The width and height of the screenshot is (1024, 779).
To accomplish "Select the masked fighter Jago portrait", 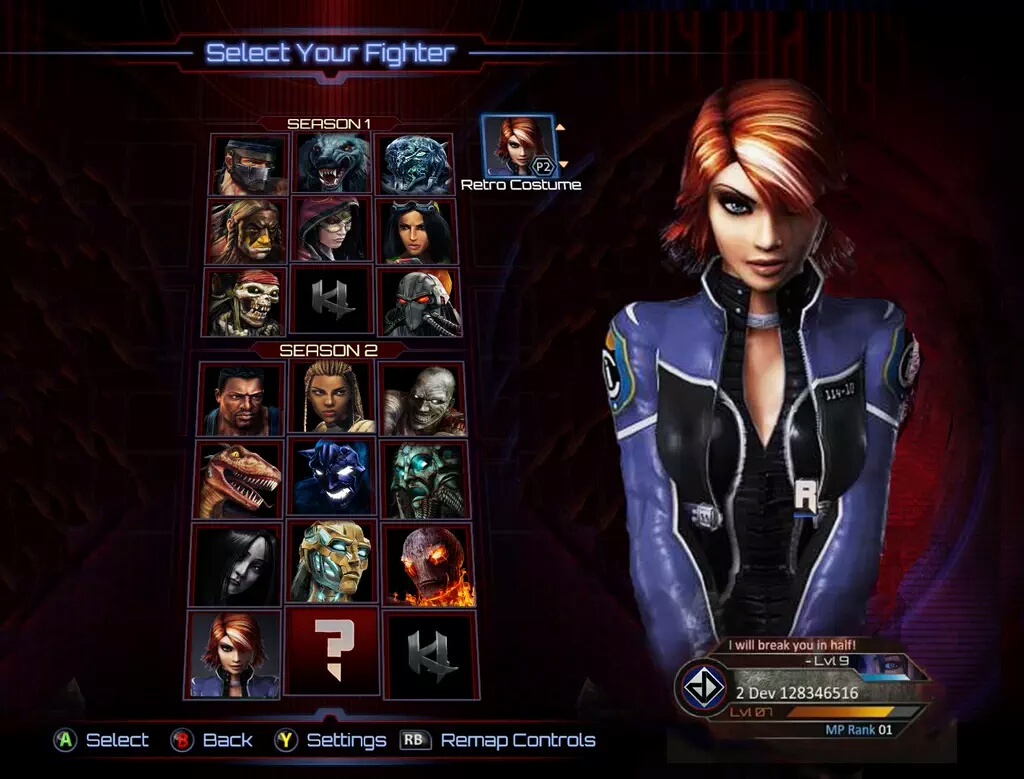I will (250, 165).
